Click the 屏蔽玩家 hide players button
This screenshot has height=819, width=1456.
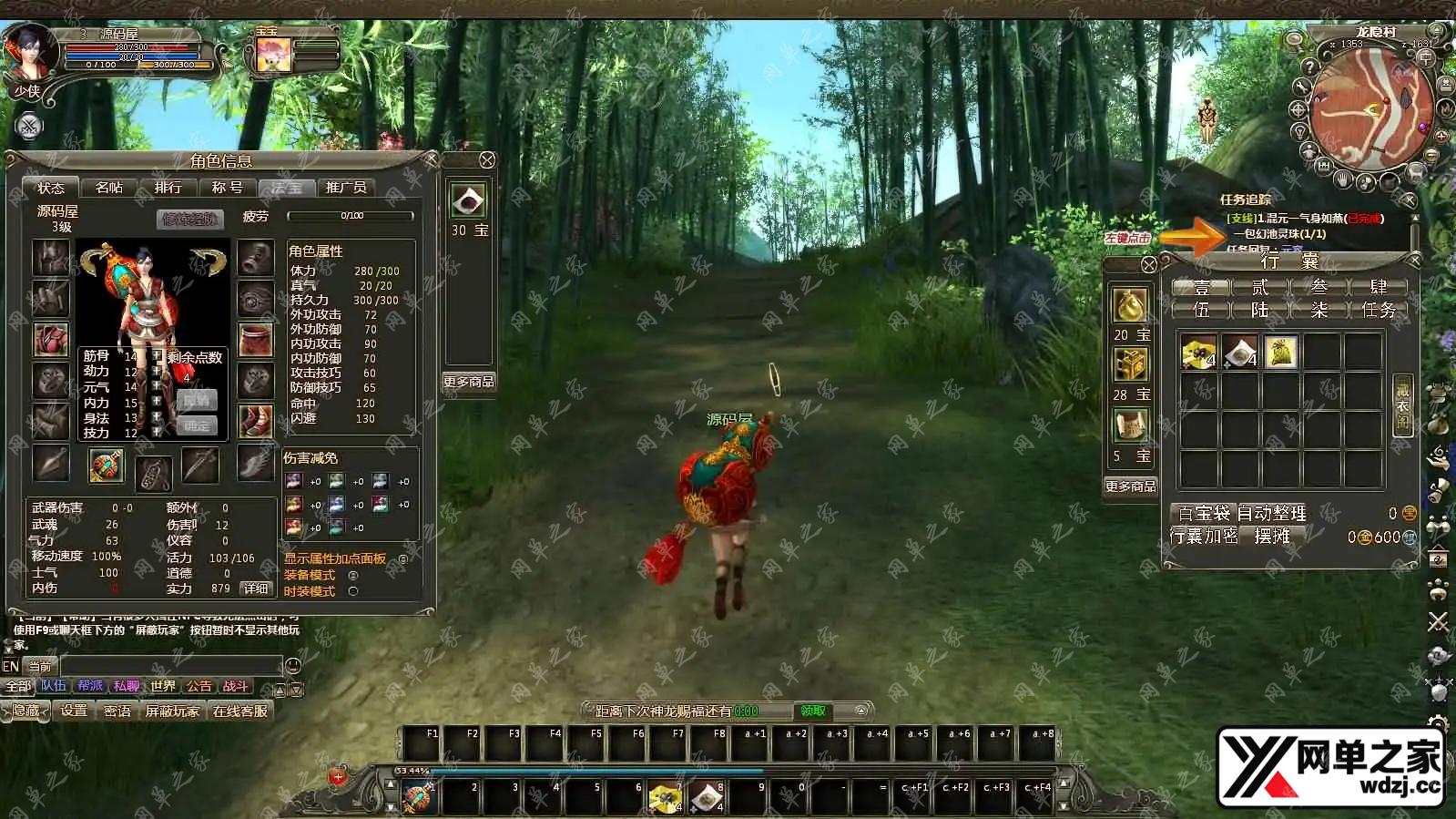click(x=172, y=711)
